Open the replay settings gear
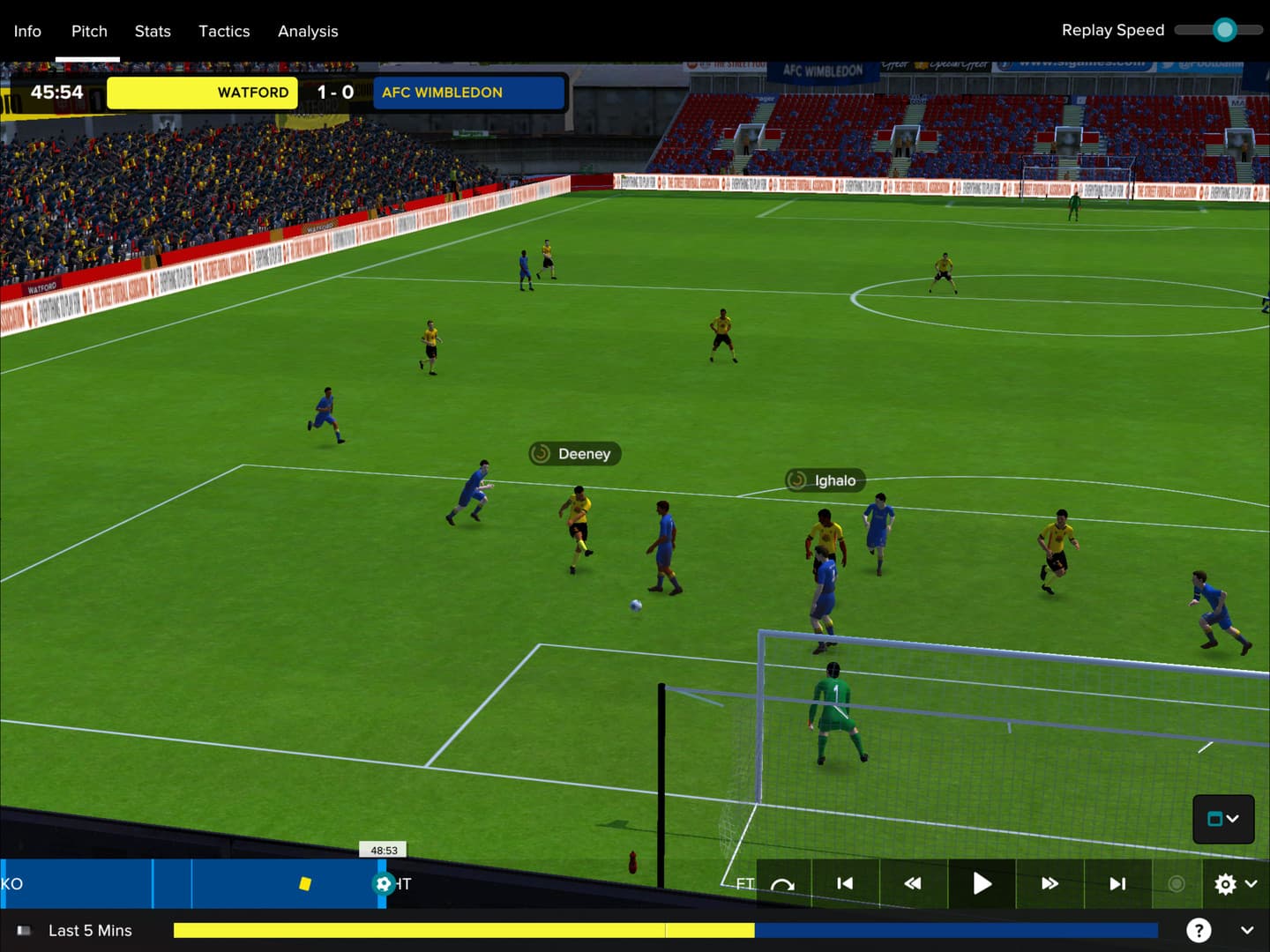 (x=1225, y=883)
